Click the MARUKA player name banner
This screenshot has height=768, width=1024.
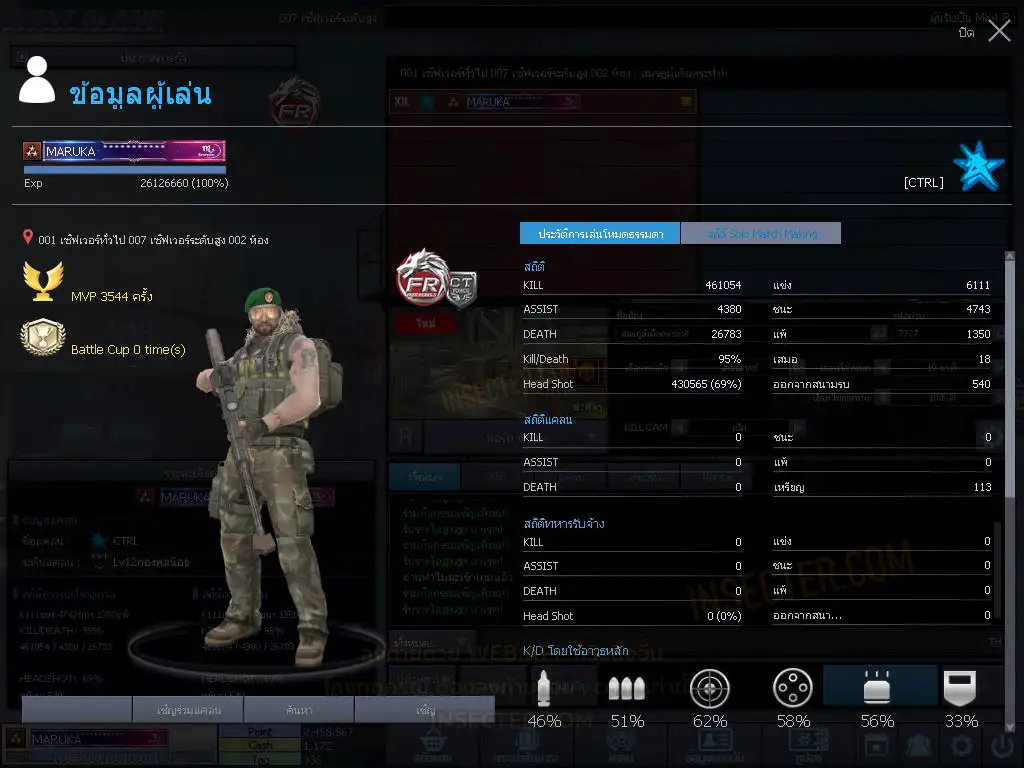(x=125, y=152)
